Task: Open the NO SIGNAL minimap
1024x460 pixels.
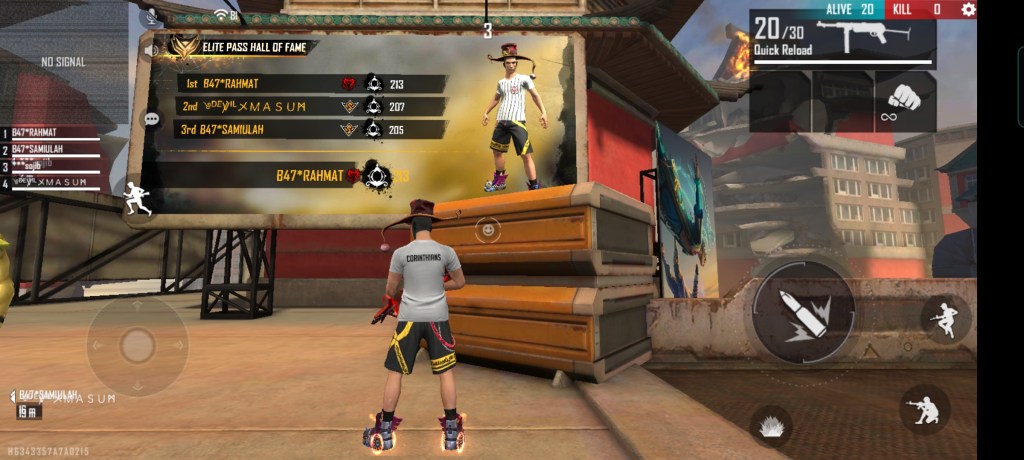Action: coord(62,62)
